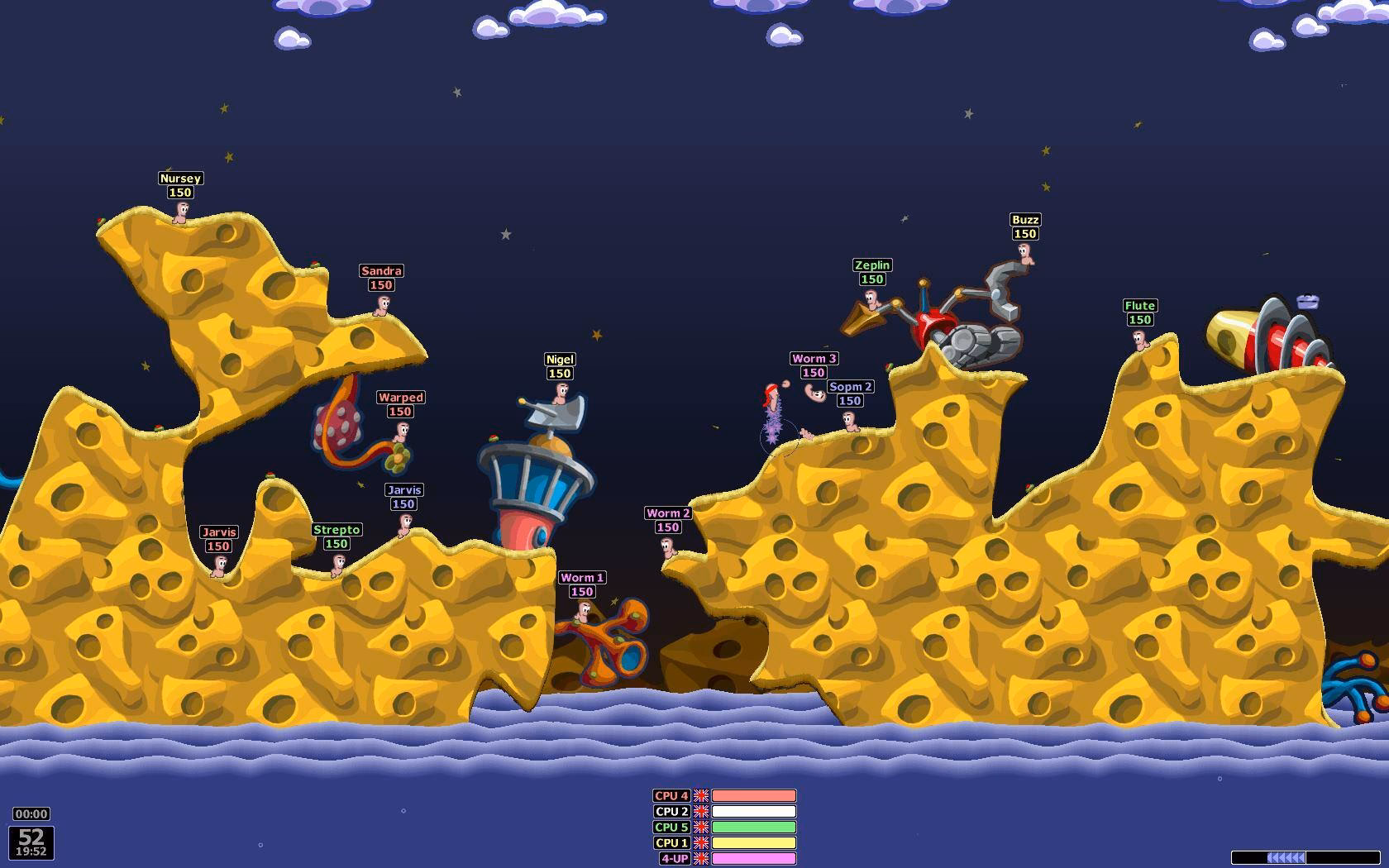Click Sandra's name tag

click(x=381, y=270)
